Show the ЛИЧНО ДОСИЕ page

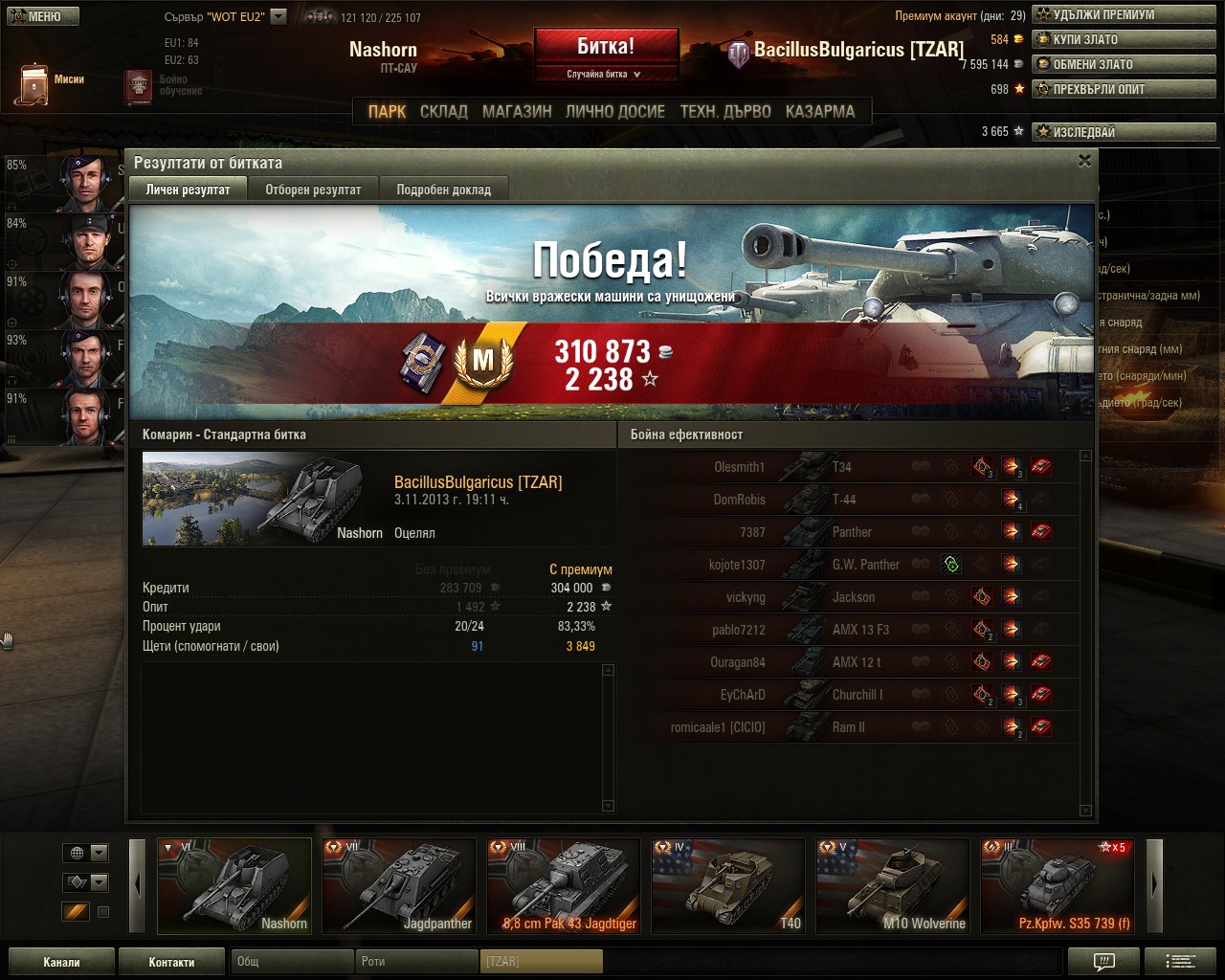615,111
